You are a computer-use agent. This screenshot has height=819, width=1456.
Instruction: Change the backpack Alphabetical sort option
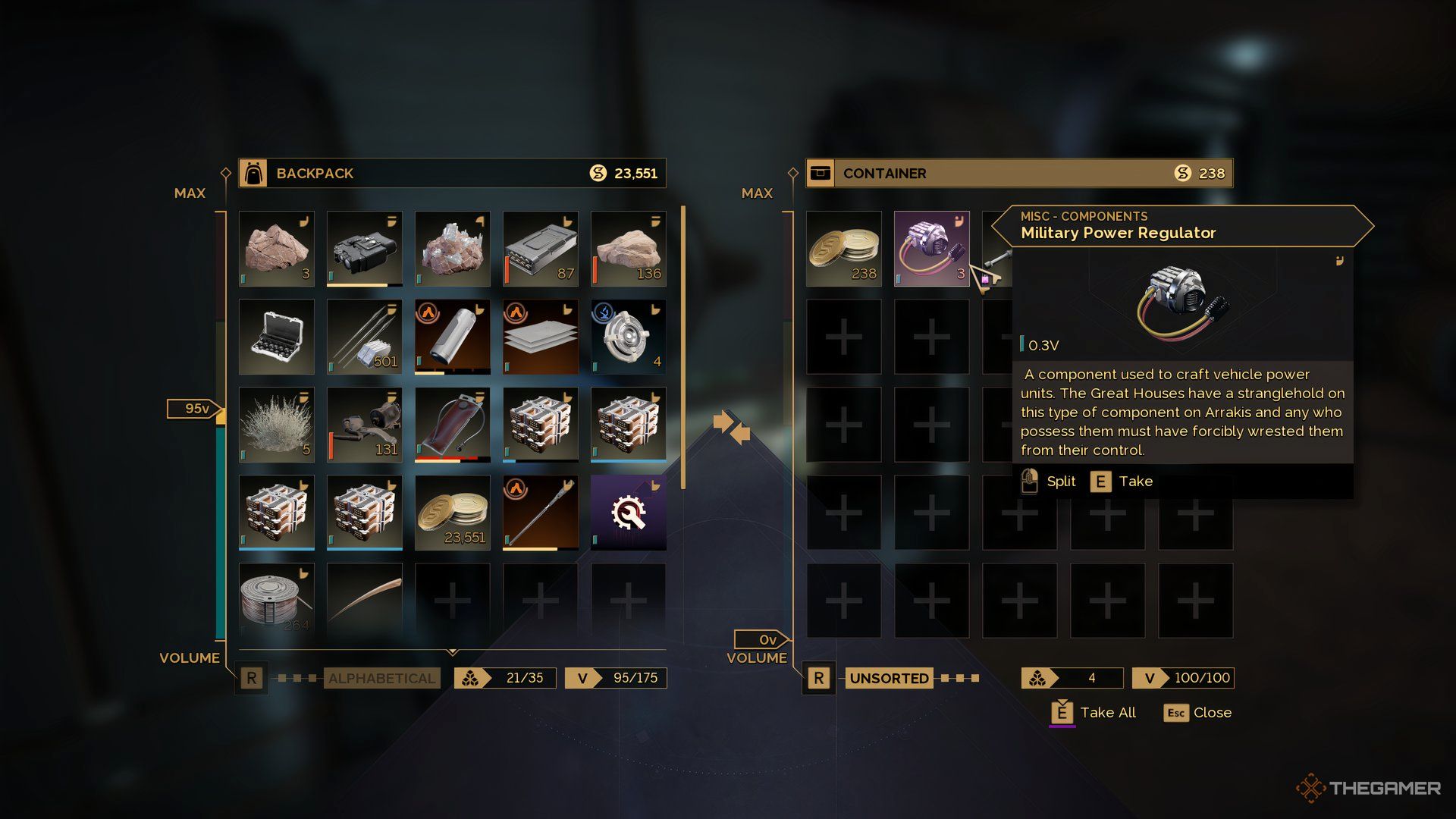pyautogui.click(x=381, y=678)
